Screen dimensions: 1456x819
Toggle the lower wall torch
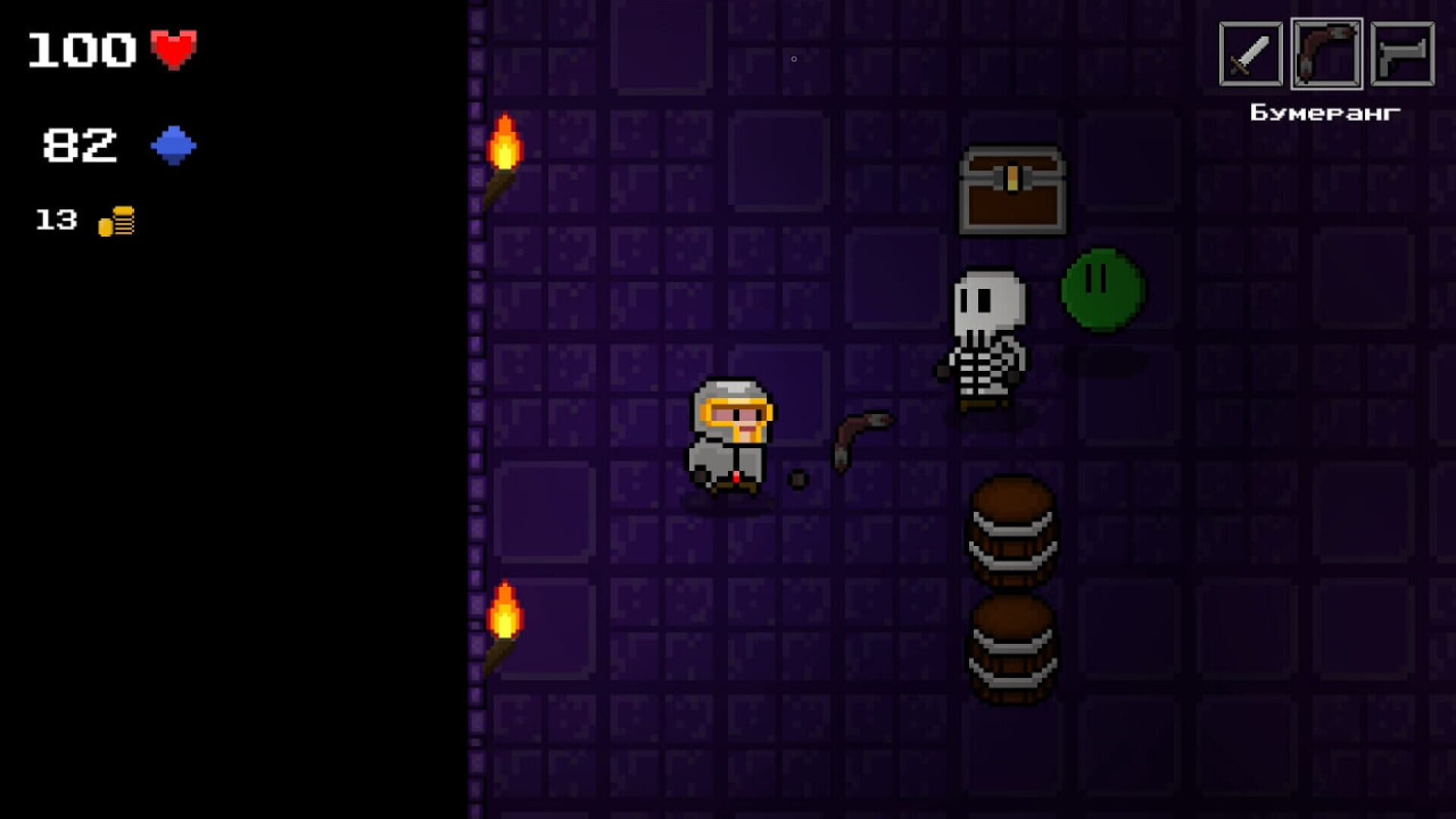click(504, 629)
